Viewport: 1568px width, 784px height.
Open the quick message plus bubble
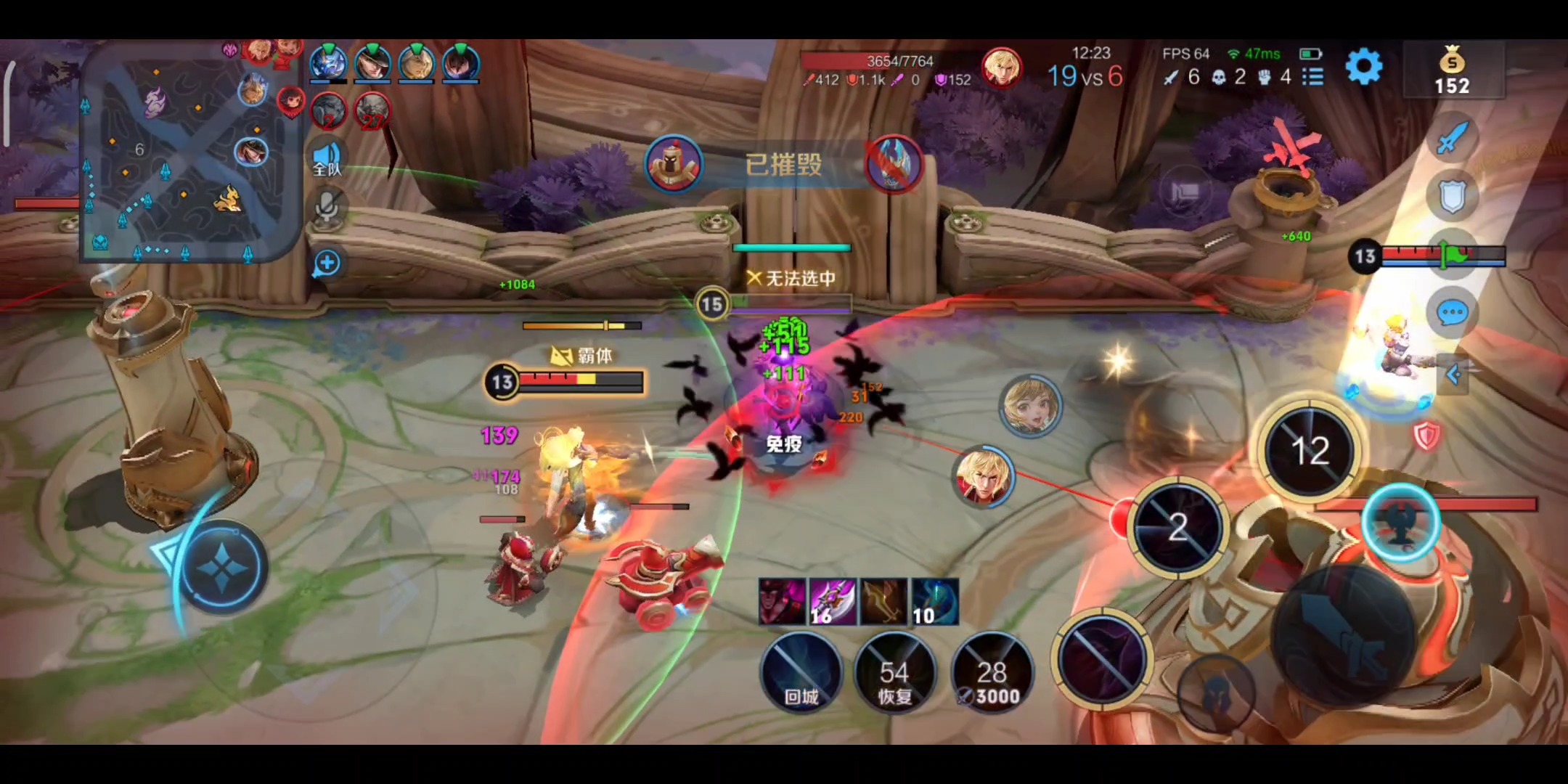pos(327,264)
